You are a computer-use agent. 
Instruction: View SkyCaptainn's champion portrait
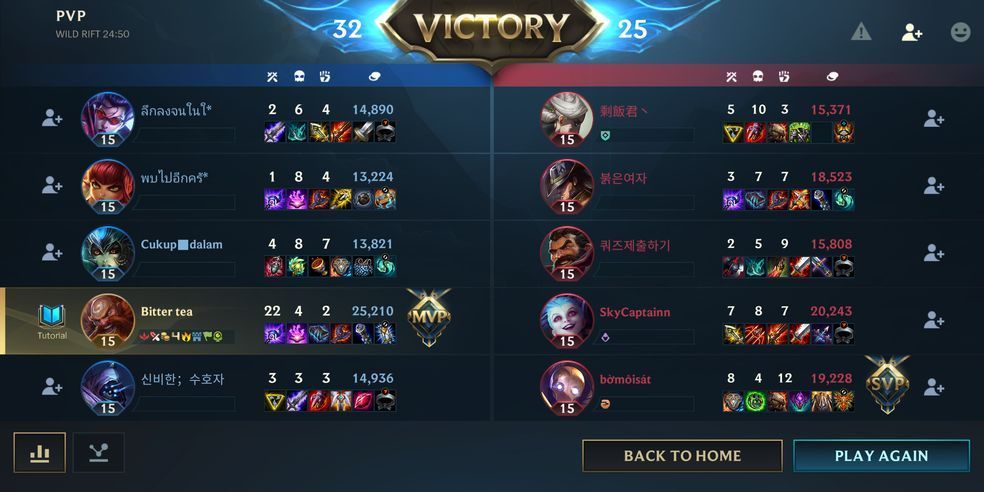pos(567,318)
